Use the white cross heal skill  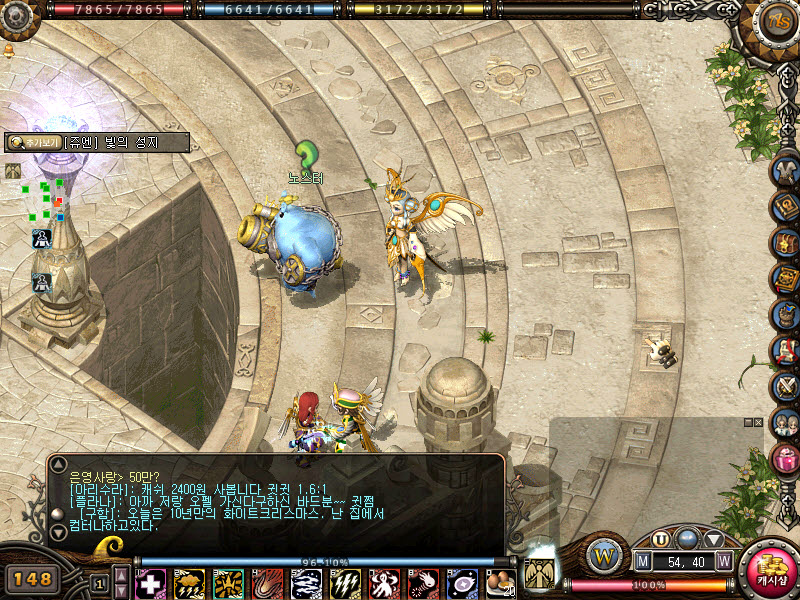[150, 583]
